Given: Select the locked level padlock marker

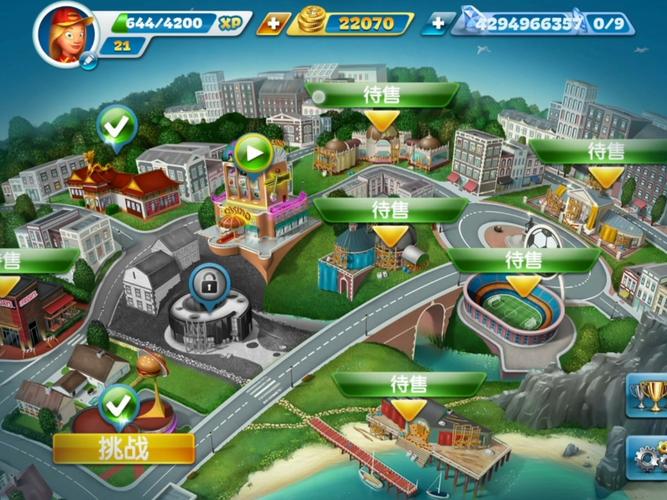Looking at the screenshot, I should coord(208,287).
